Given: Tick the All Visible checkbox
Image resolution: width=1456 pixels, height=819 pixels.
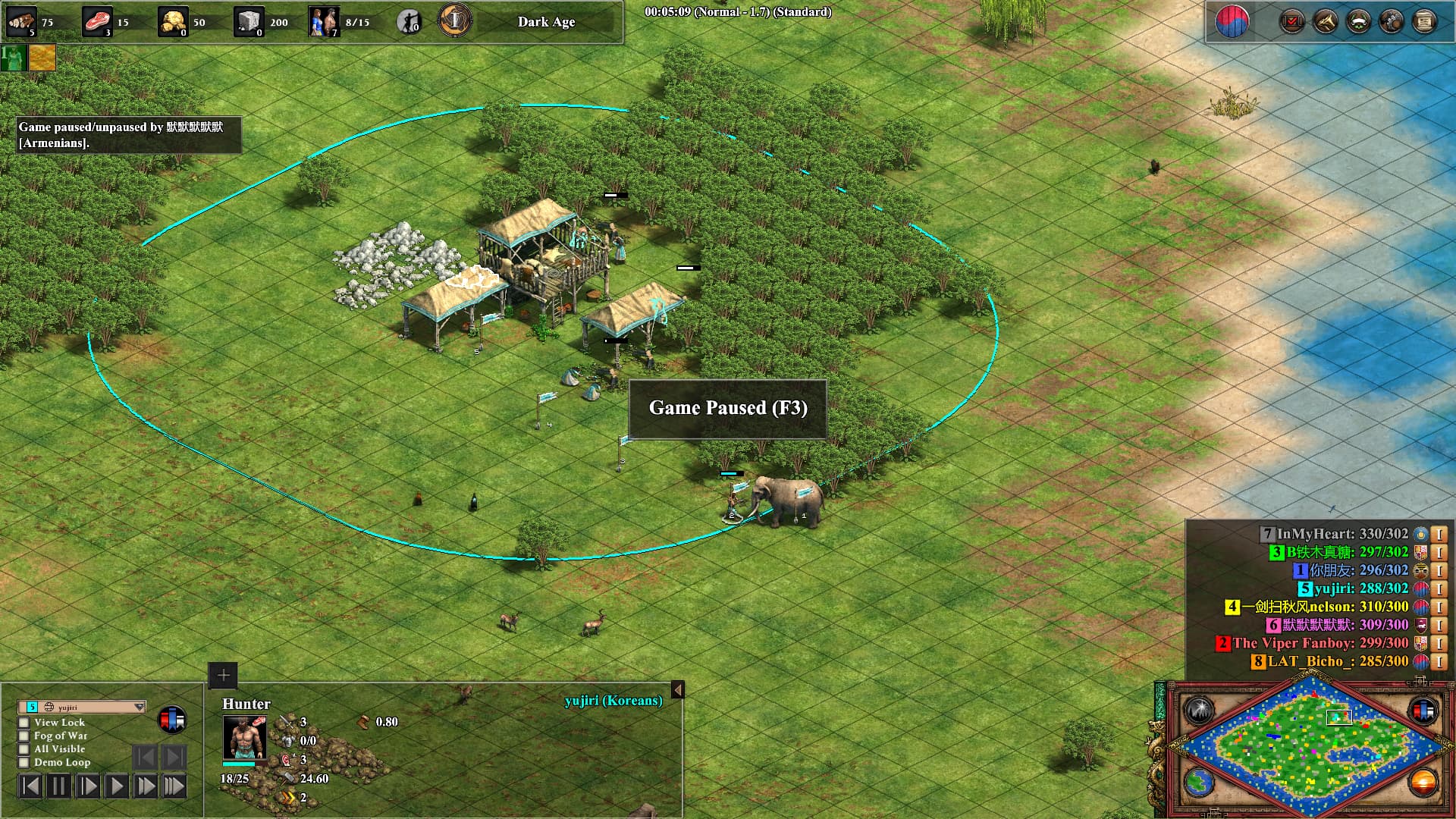Looking at the screenshot, I should point(24,749).
